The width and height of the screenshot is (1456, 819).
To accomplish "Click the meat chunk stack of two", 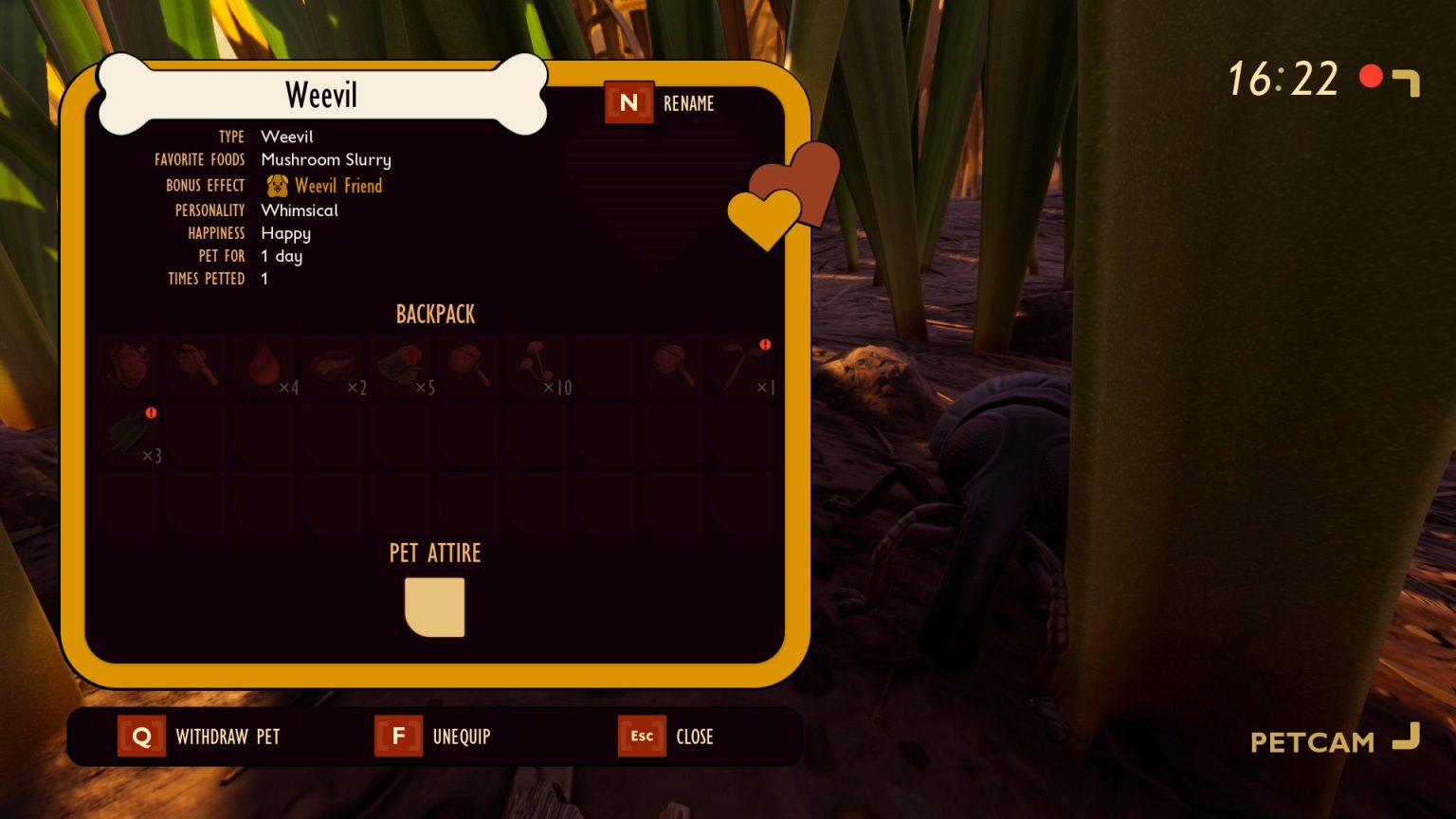I will tap(334, 367).
